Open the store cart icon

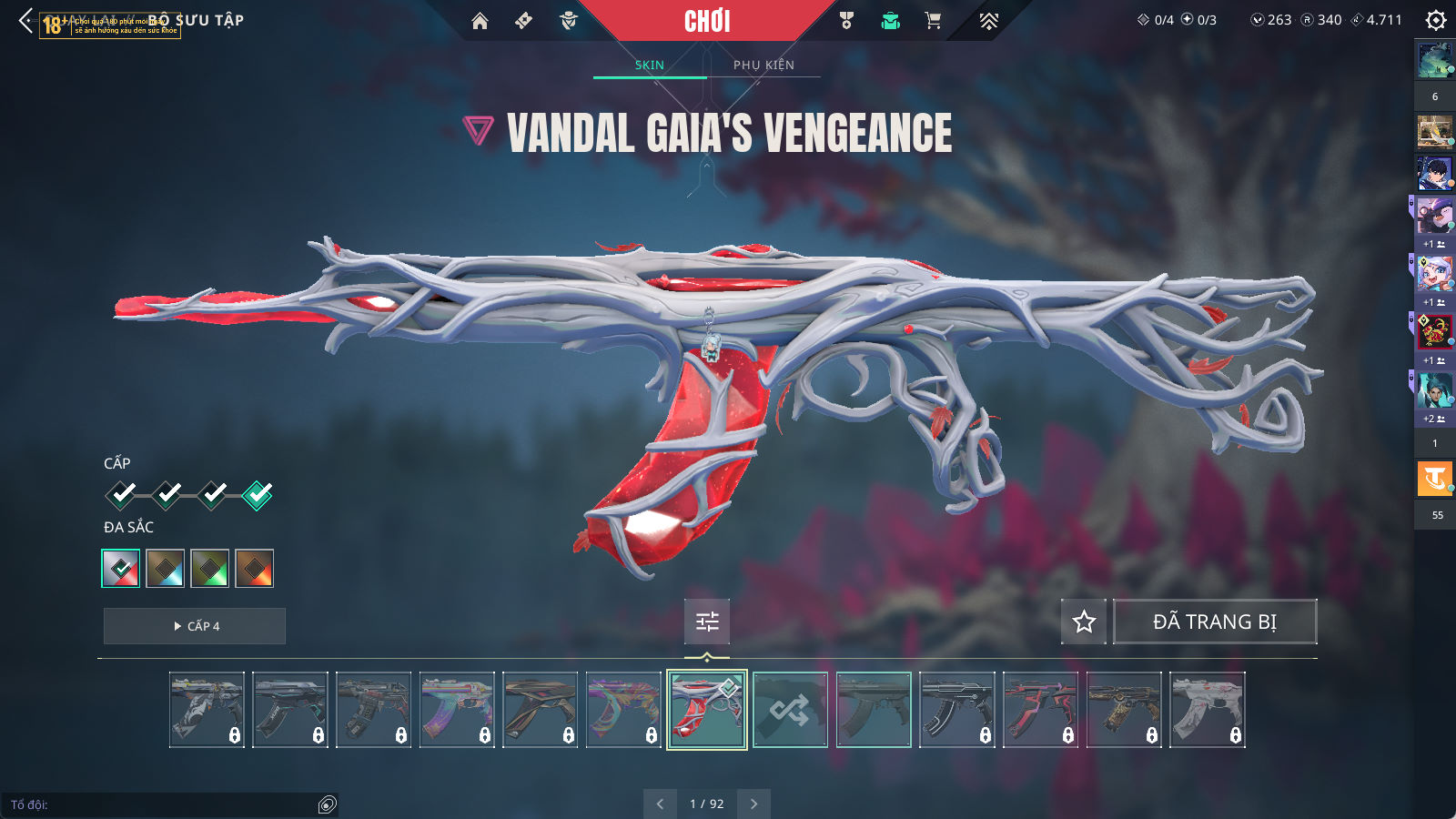[x=933, y=21]
